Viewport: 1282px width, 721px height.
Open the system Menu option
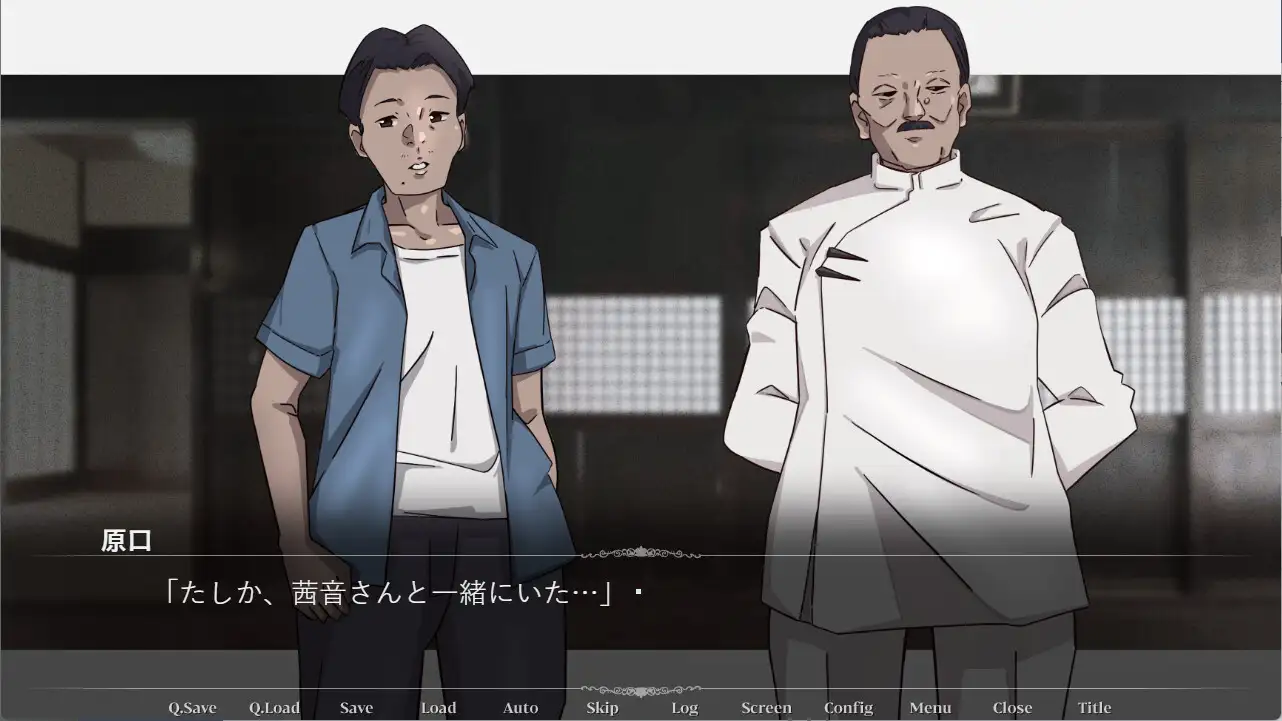point(930,707)
